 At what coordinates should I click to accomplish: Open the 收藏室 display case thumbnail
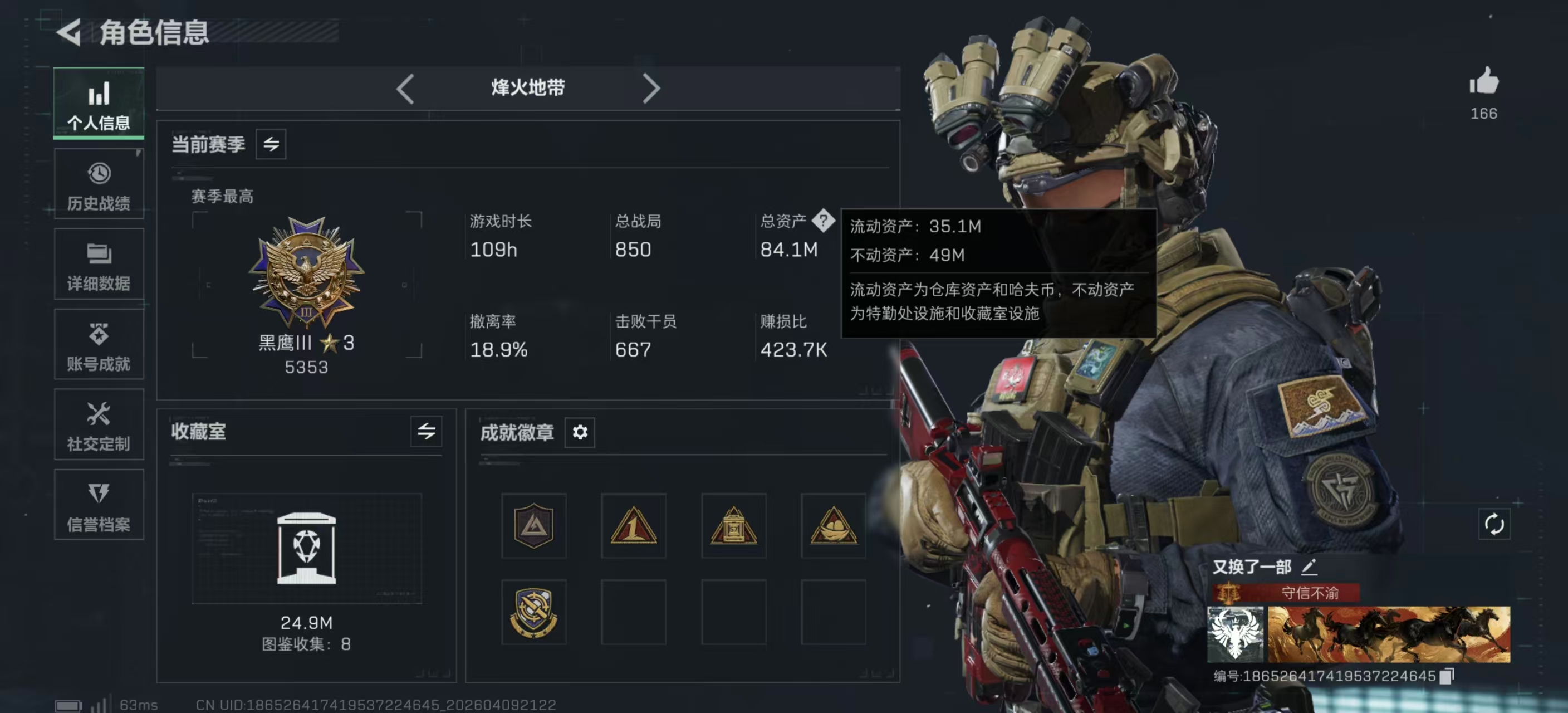point(306,548)
